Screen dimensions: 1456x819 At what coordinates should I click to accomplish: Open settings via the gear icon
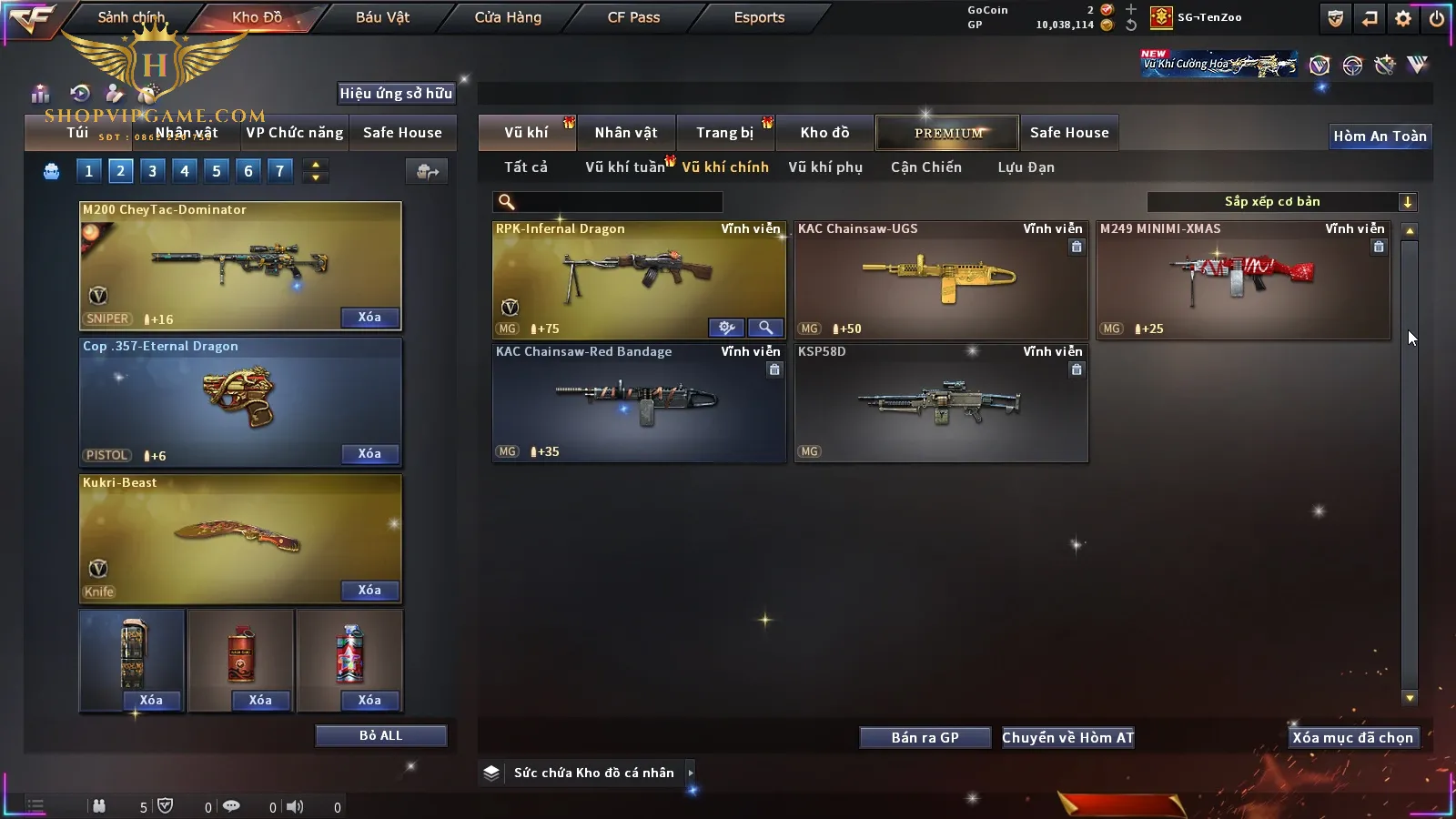1403,18
